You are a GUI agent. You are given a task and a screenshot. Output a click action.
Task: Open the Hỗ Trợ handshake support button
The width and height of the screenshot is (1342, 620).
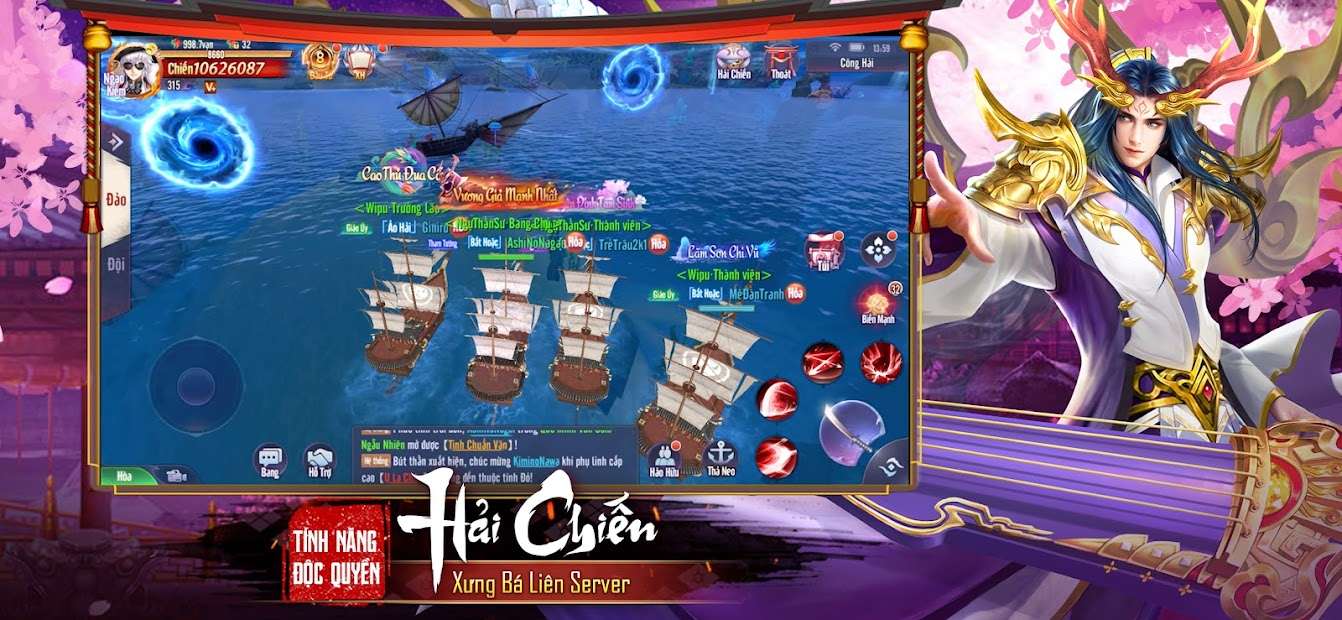[320, 462]
